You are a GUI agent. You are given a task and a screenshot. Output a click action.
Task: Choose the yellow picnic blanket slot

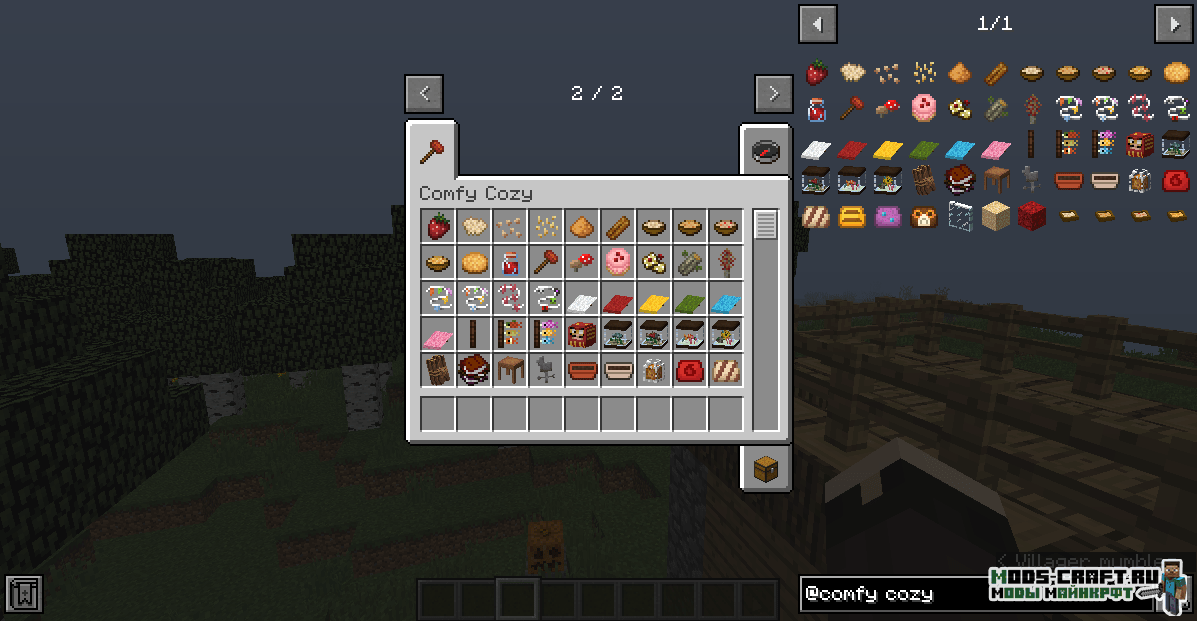point(654,299)
